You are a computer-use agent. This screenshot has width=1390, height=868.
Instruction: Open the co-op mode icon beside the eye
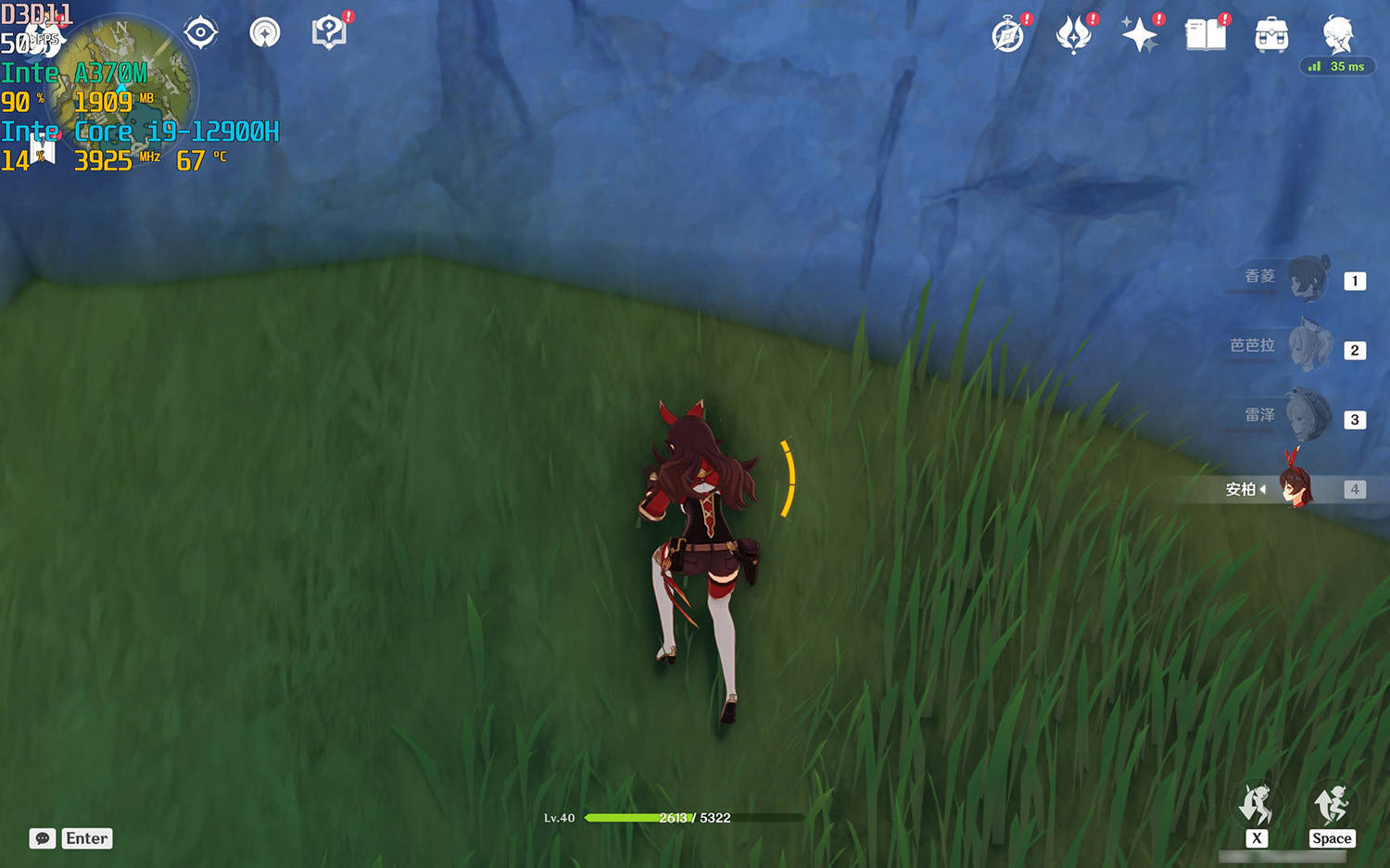(x=265, y=33)
